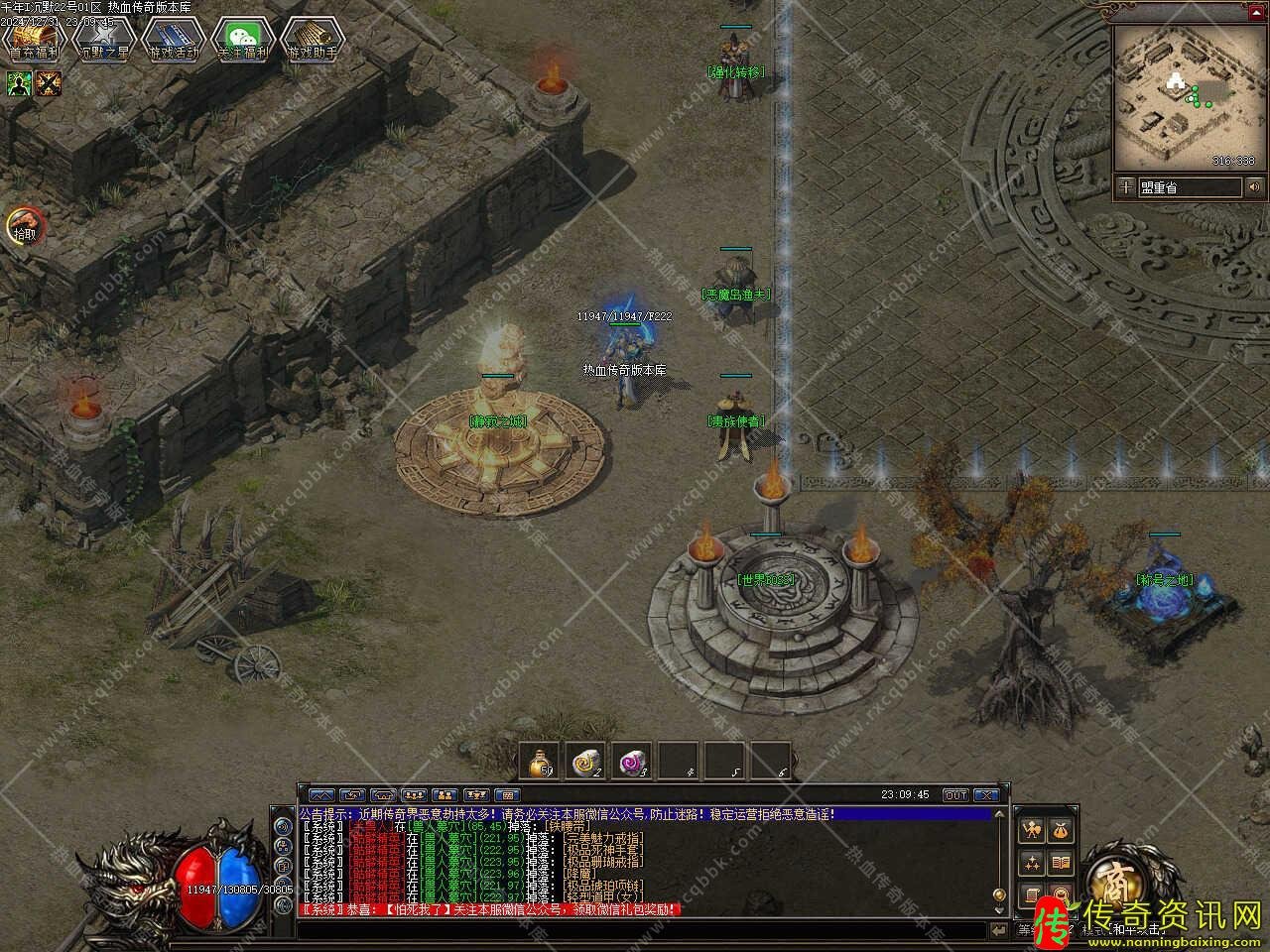This screenshot has width=1270, height=952.
Task: Open the 游戏助手 game assistant
Action: click(312, 40)
